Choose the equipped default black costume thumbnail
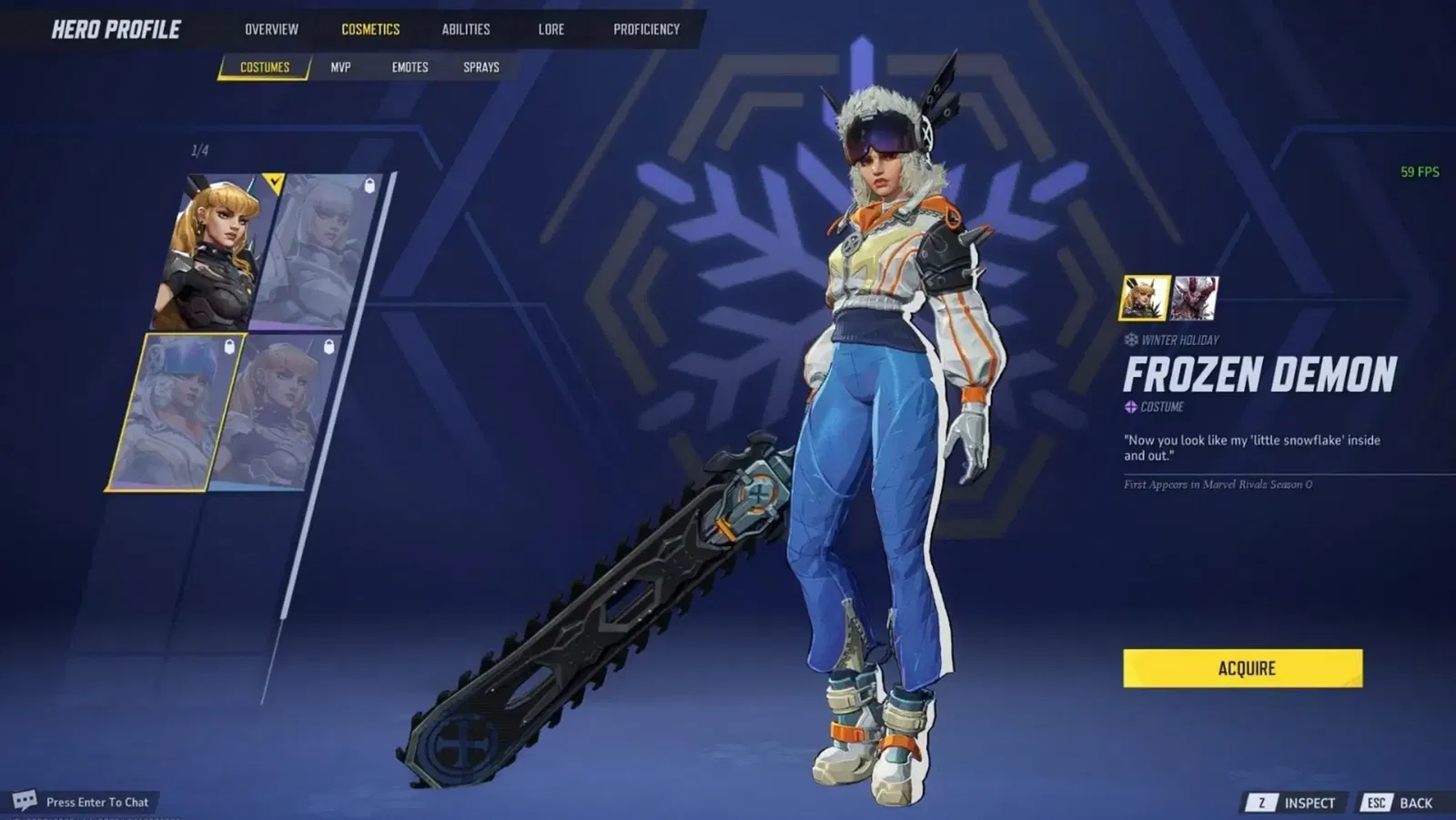 214,252
